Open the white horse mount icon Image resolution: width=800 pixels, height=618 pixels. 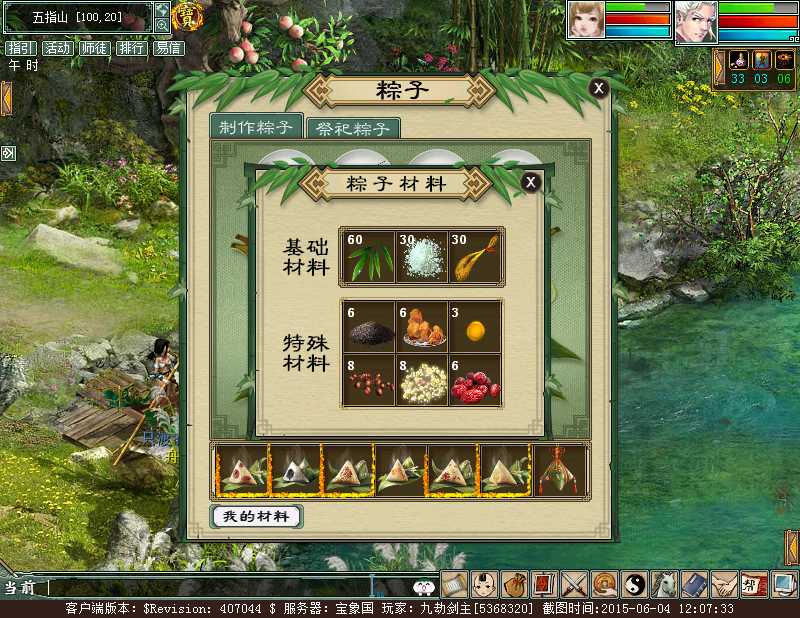(664, 584)
